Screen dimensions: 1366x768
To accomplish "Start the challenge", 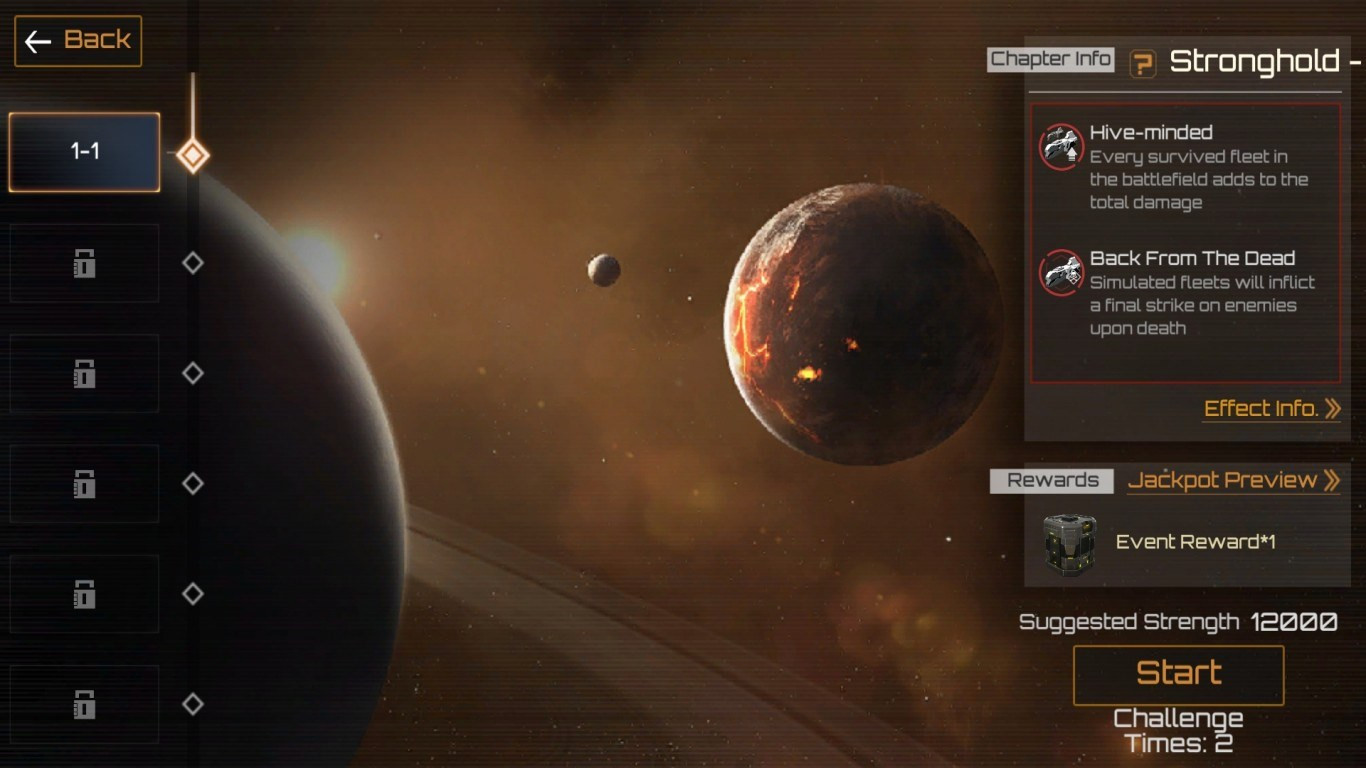I will (1178, 675).
